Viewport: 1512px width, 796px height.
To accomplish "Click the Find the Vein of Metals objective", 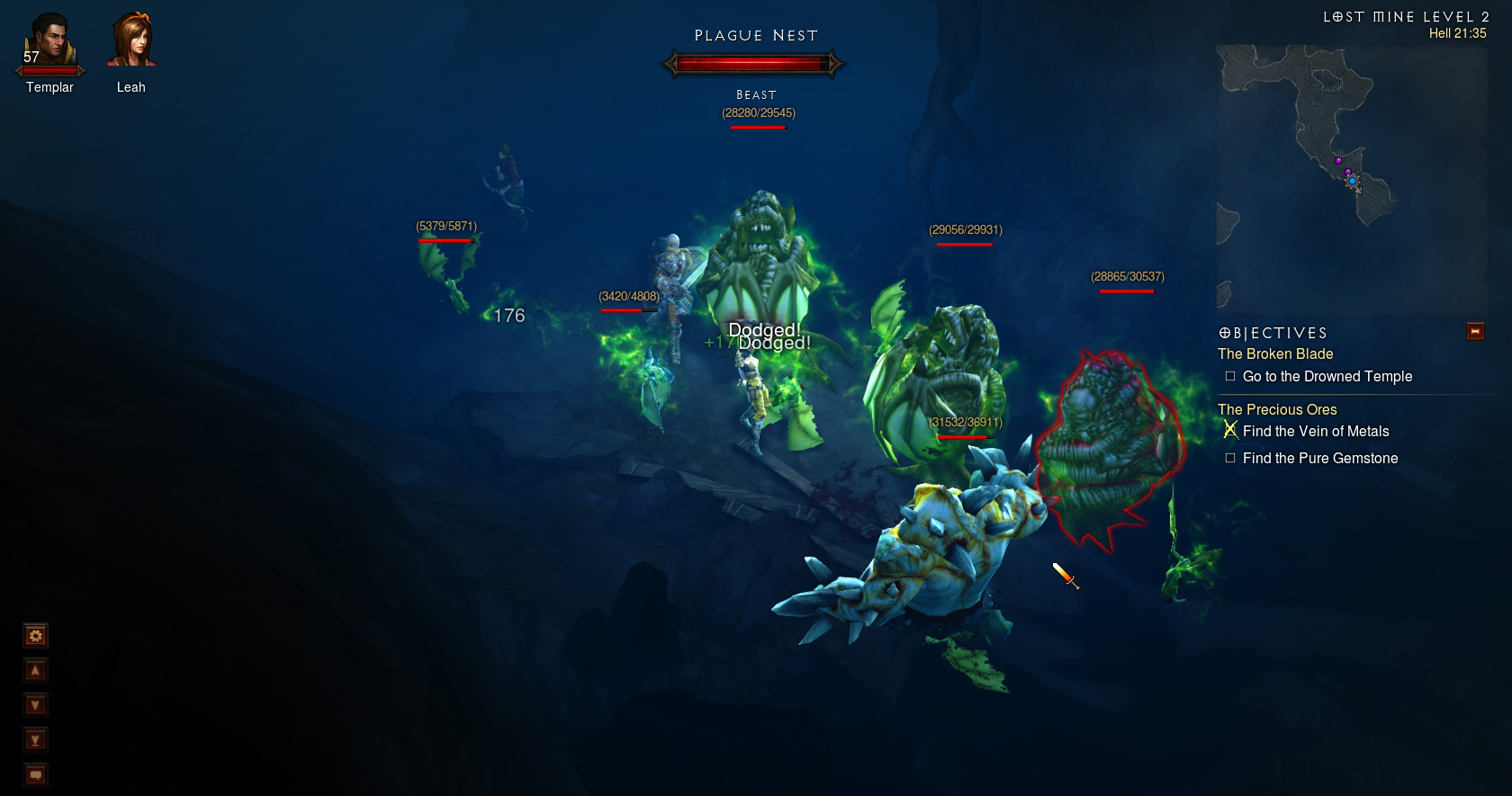I will click(1315, 432).
